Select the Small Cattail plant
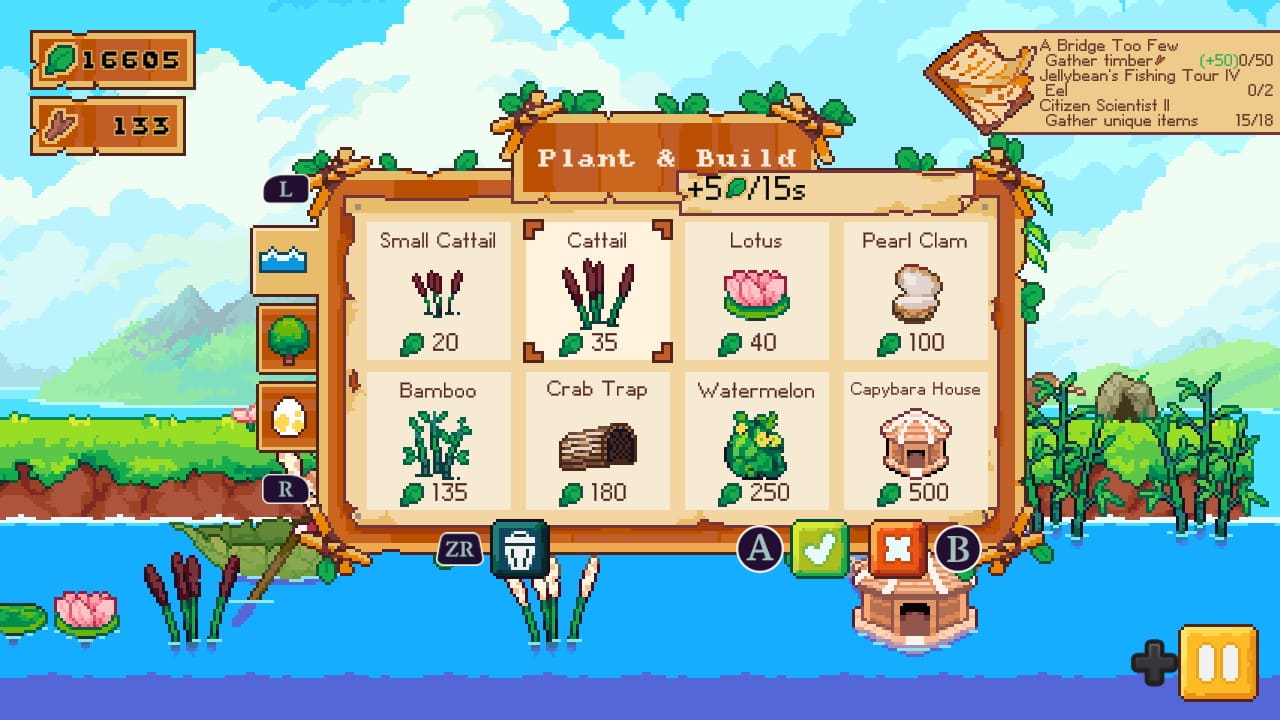 pyautogui.click(x=438, y=290)
